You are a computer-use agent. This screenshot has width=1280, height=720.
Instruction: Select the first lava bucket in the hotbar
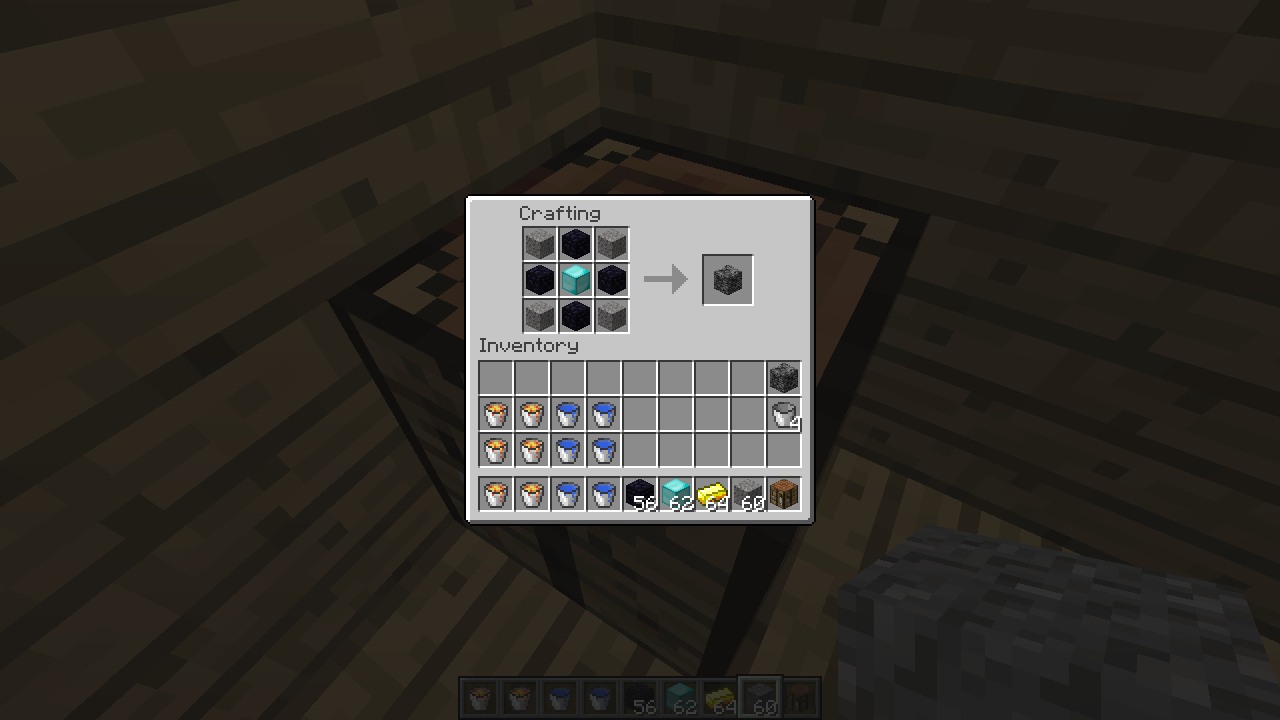tap(495, 493)
